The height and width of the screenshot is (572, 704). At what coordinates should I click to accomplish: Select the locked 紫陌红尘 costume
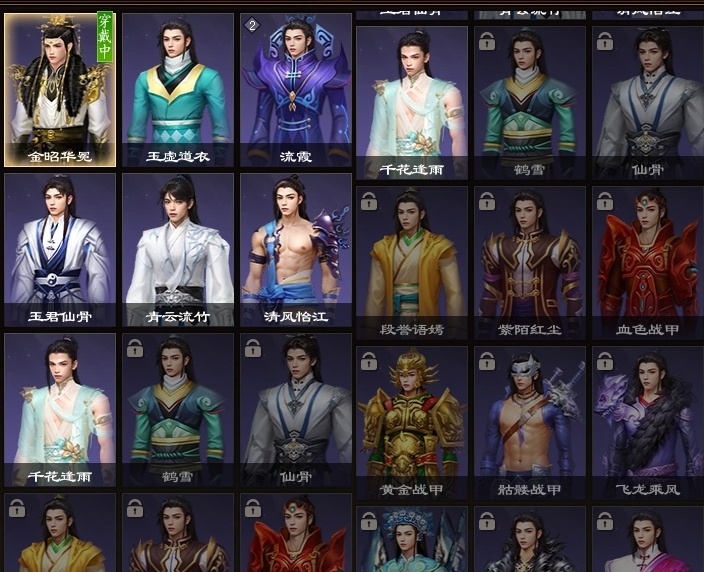click(530, 262)
